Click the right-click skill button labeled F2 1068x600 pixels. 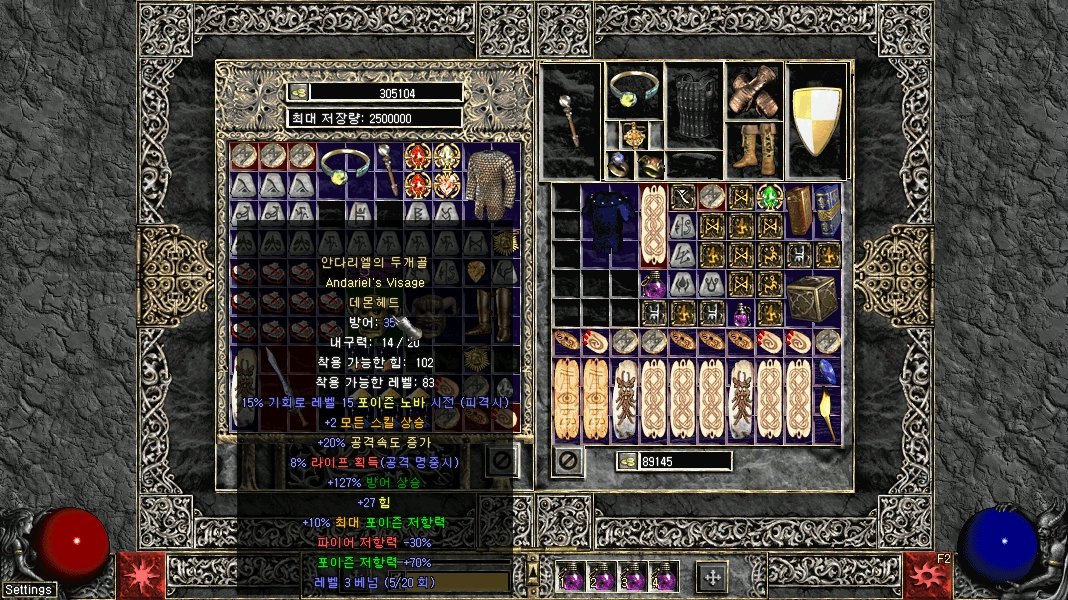tap(927, 577)
